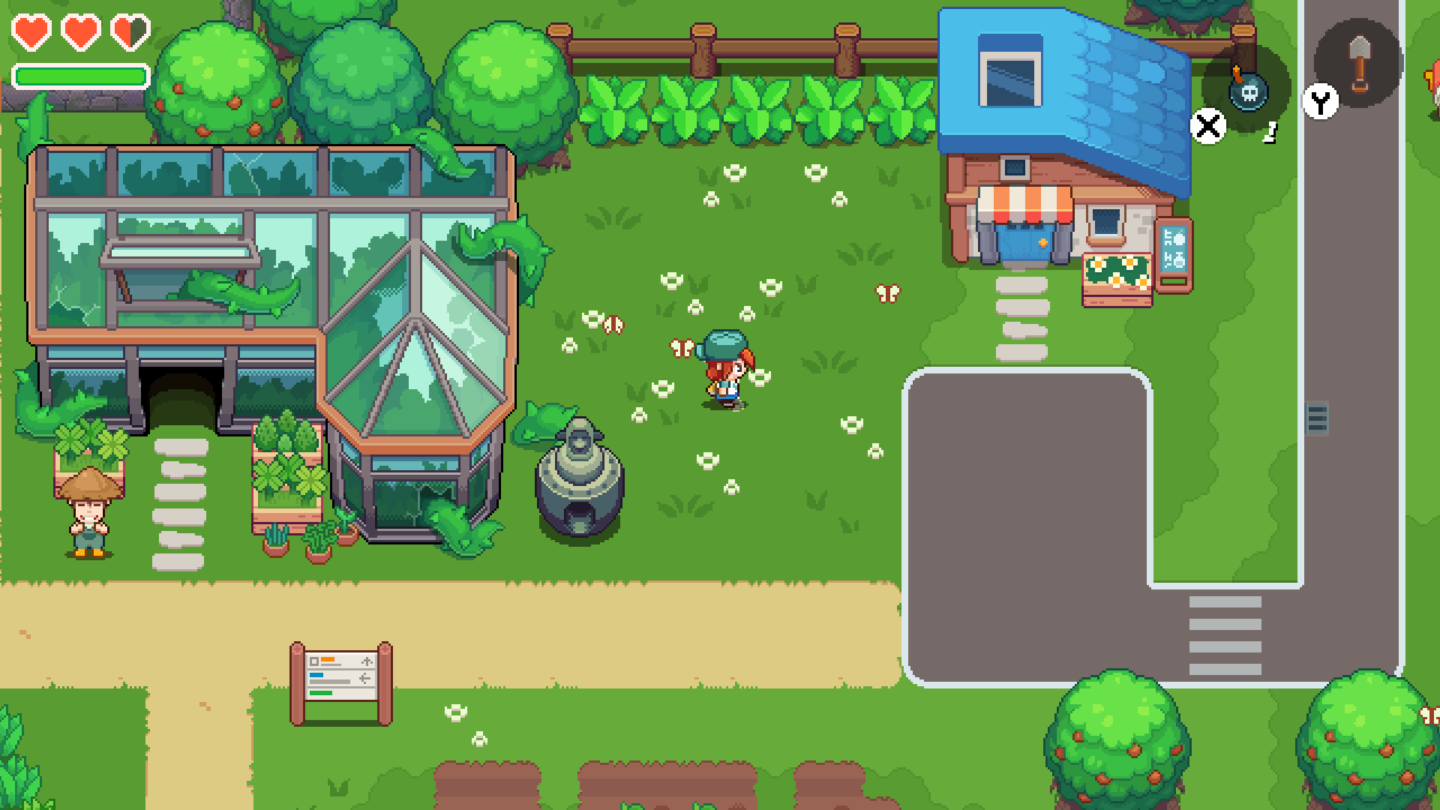Image resolution: width=1440 pixels, height=810 pixels.
Task: Click the daisy flower box outside the shop
Action: 1117,282
